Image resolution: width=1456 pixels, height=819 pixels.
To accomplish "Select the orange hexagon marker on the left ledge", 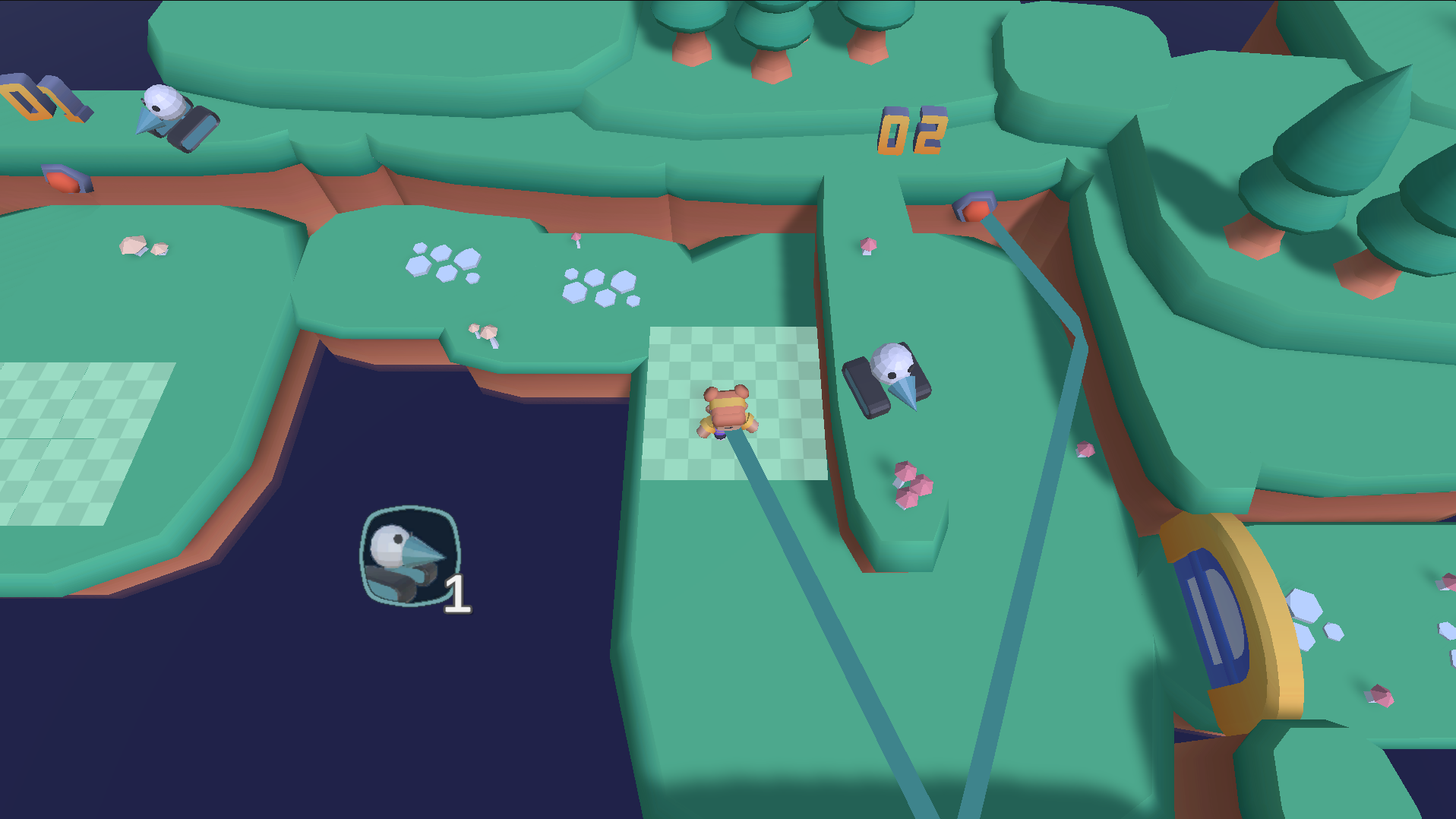I will (67, 179).
